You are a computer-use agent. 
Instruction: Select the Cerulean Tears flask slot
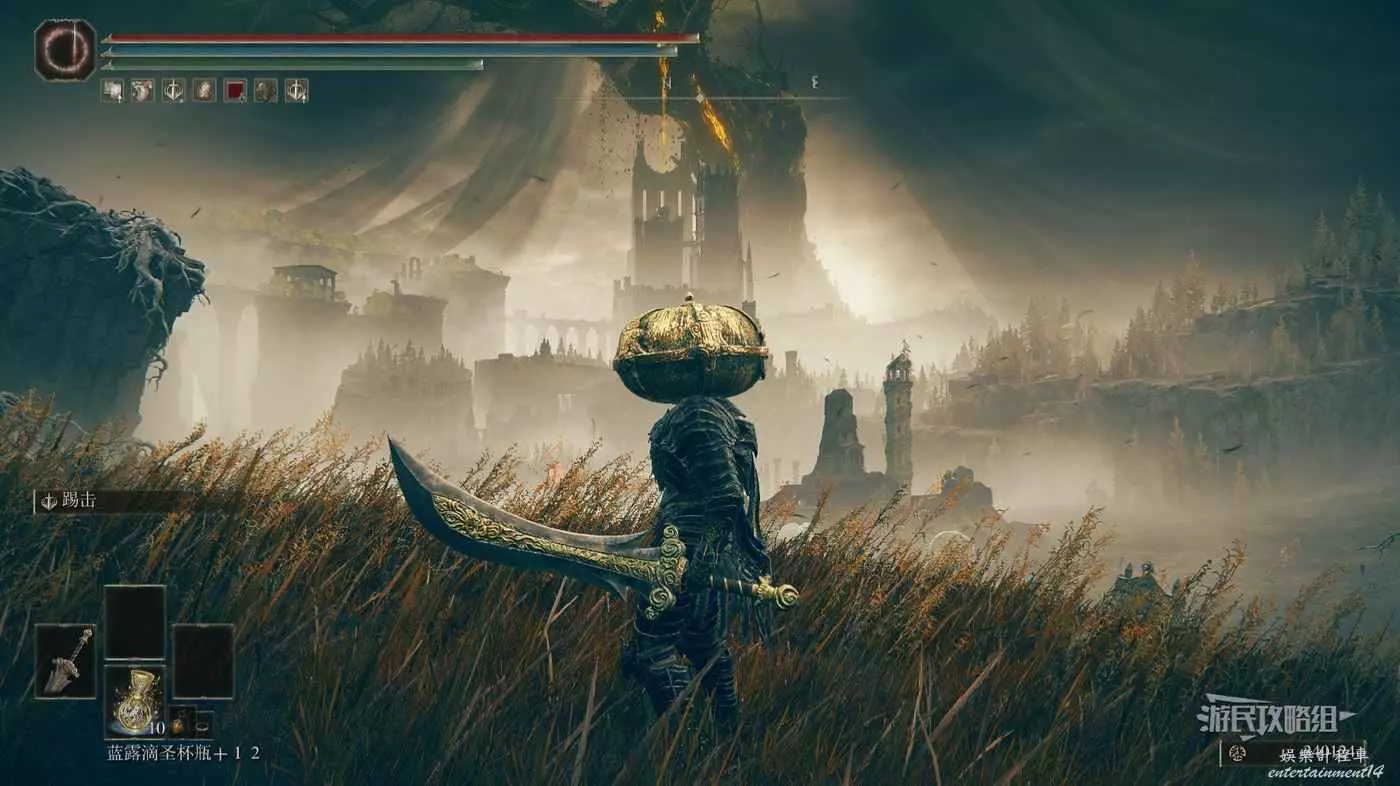[135, 701]
